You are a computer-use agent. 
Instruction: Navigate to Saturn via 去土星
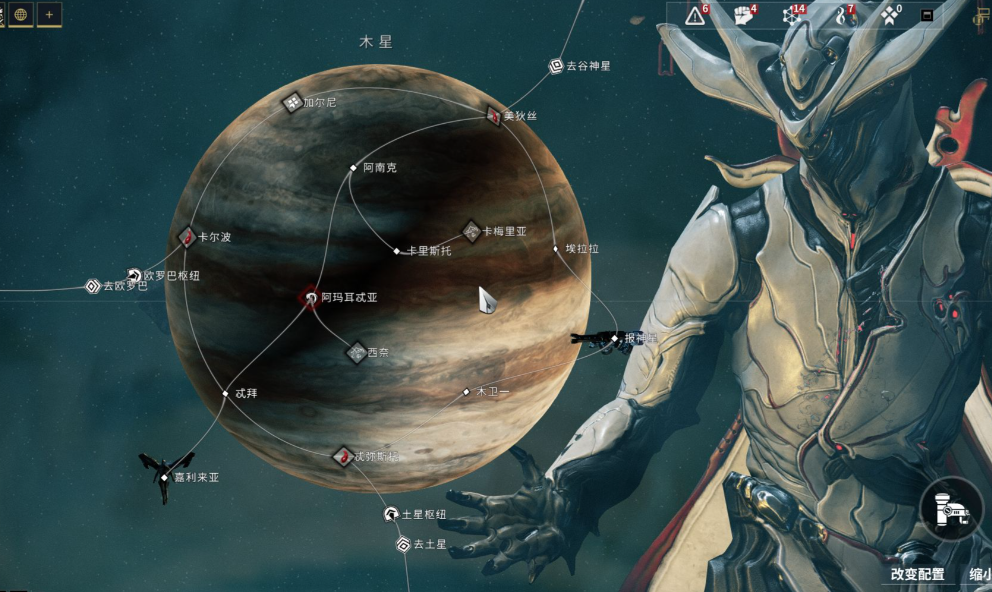click(403, 545)
